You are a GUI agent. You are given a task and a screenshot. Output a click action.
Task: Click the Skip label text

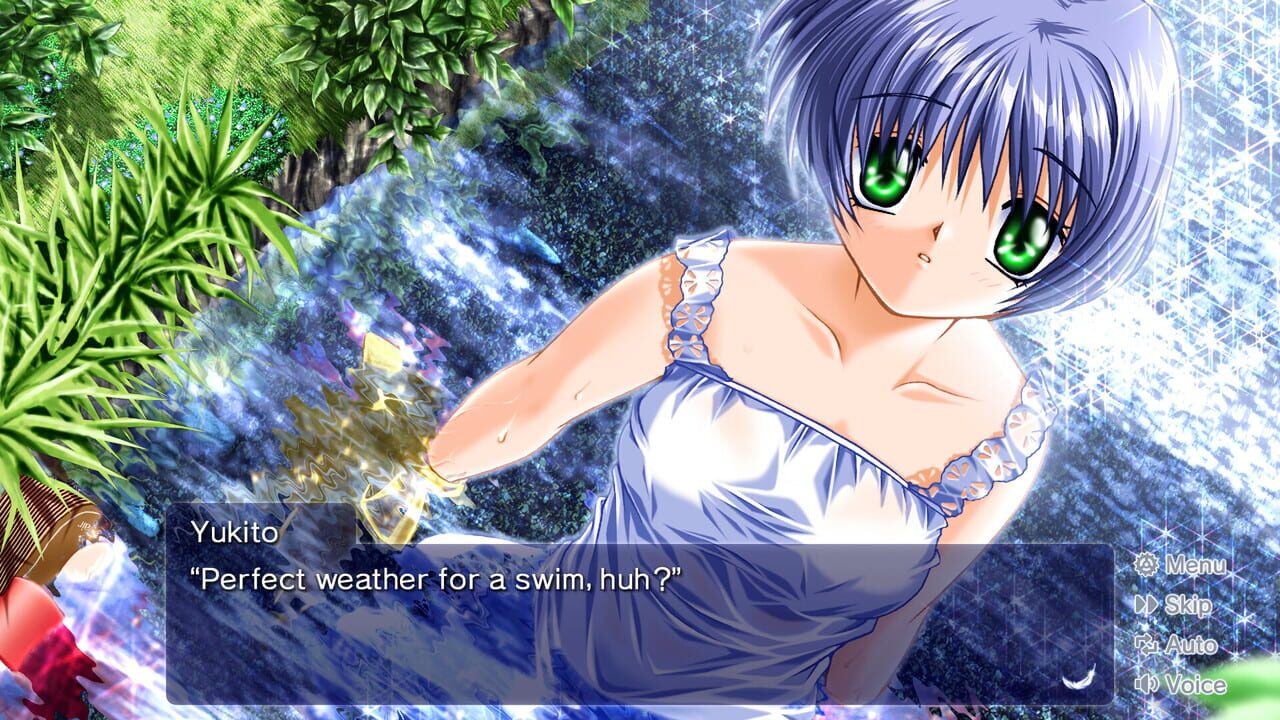1191,607
